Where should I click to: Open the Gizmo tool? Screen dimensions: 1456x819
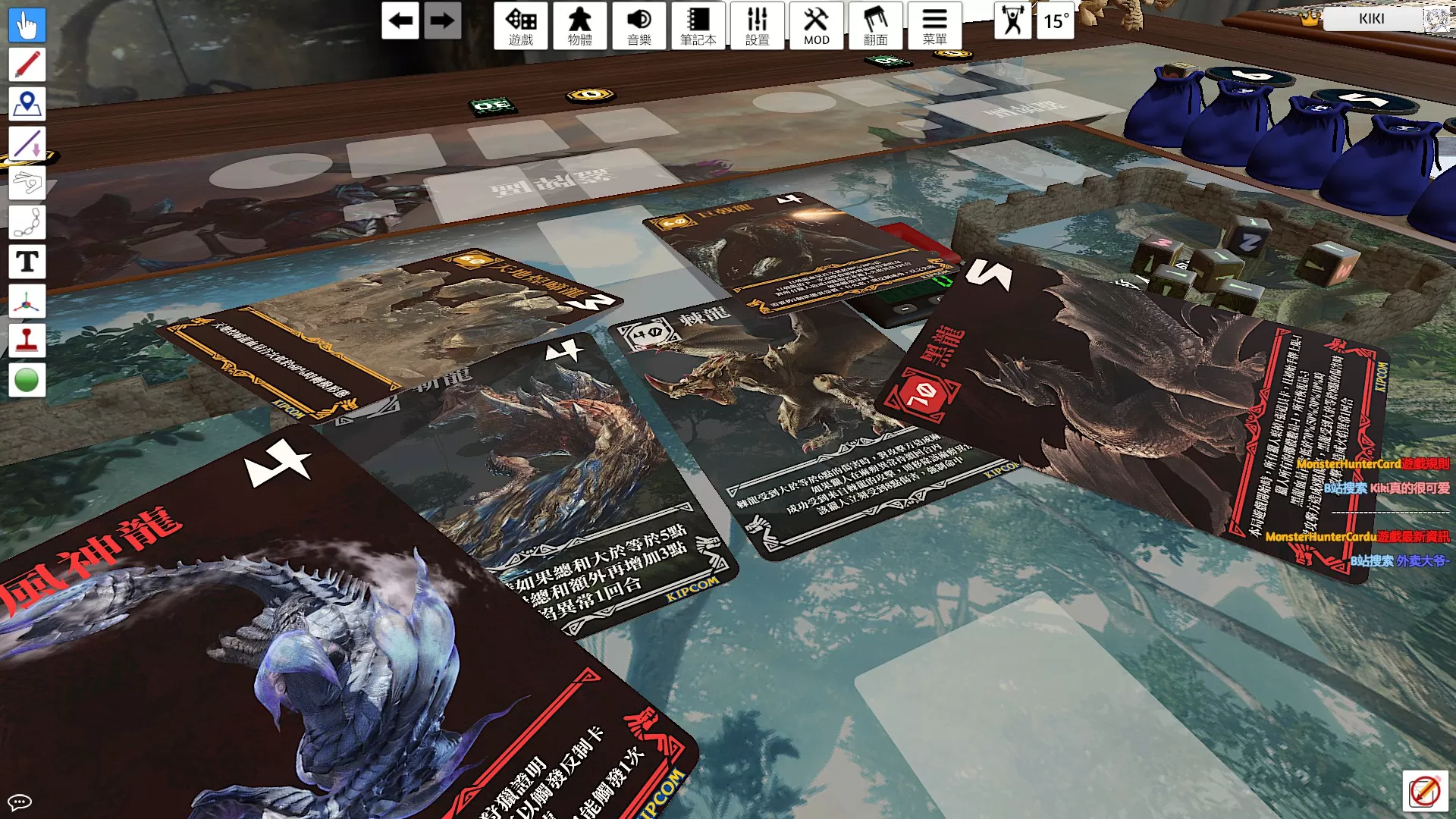pos(27,302)
